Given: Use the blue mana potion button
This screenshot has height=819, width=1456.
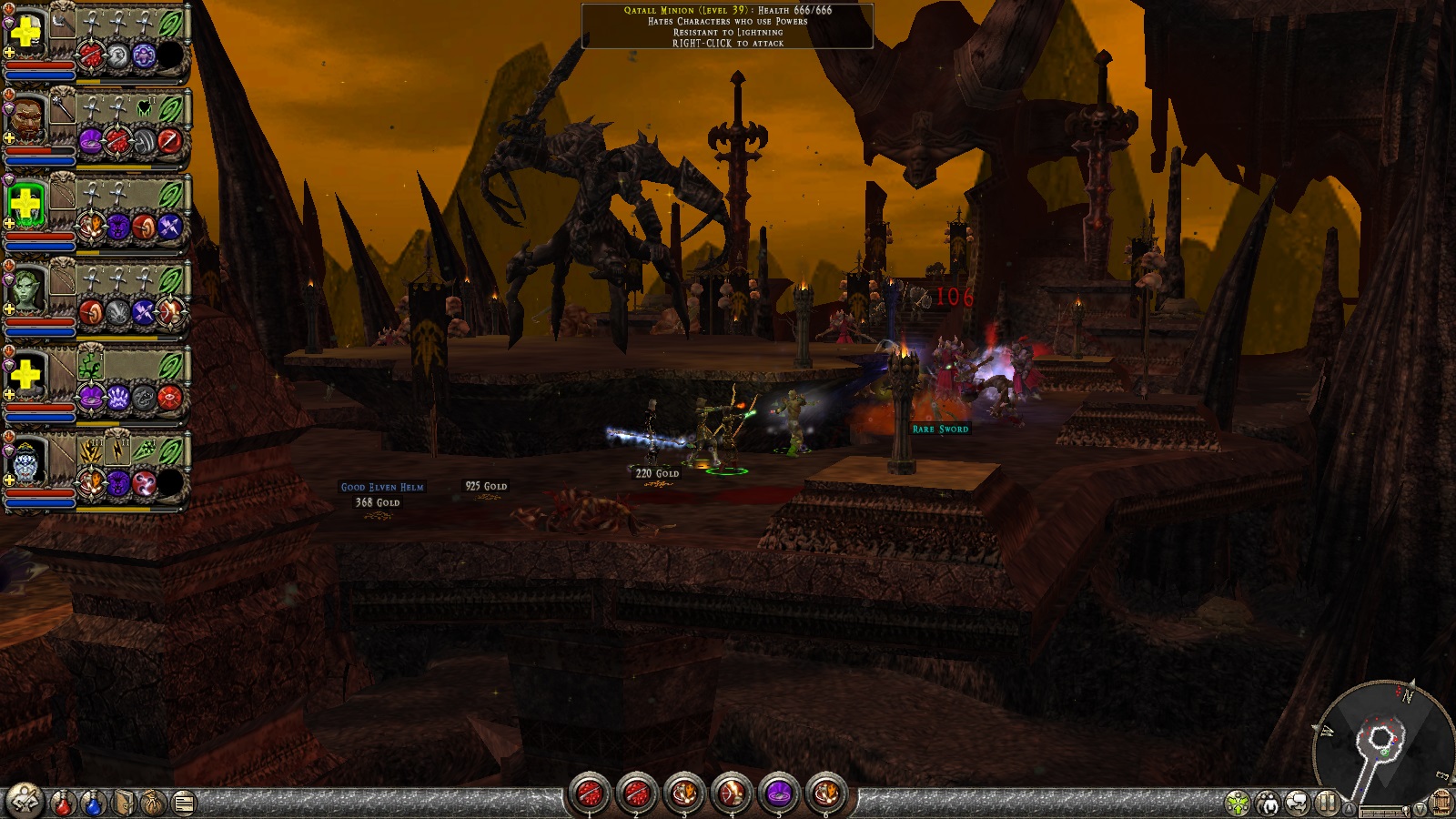Looking at the screenshot, I should coord(93,804).
